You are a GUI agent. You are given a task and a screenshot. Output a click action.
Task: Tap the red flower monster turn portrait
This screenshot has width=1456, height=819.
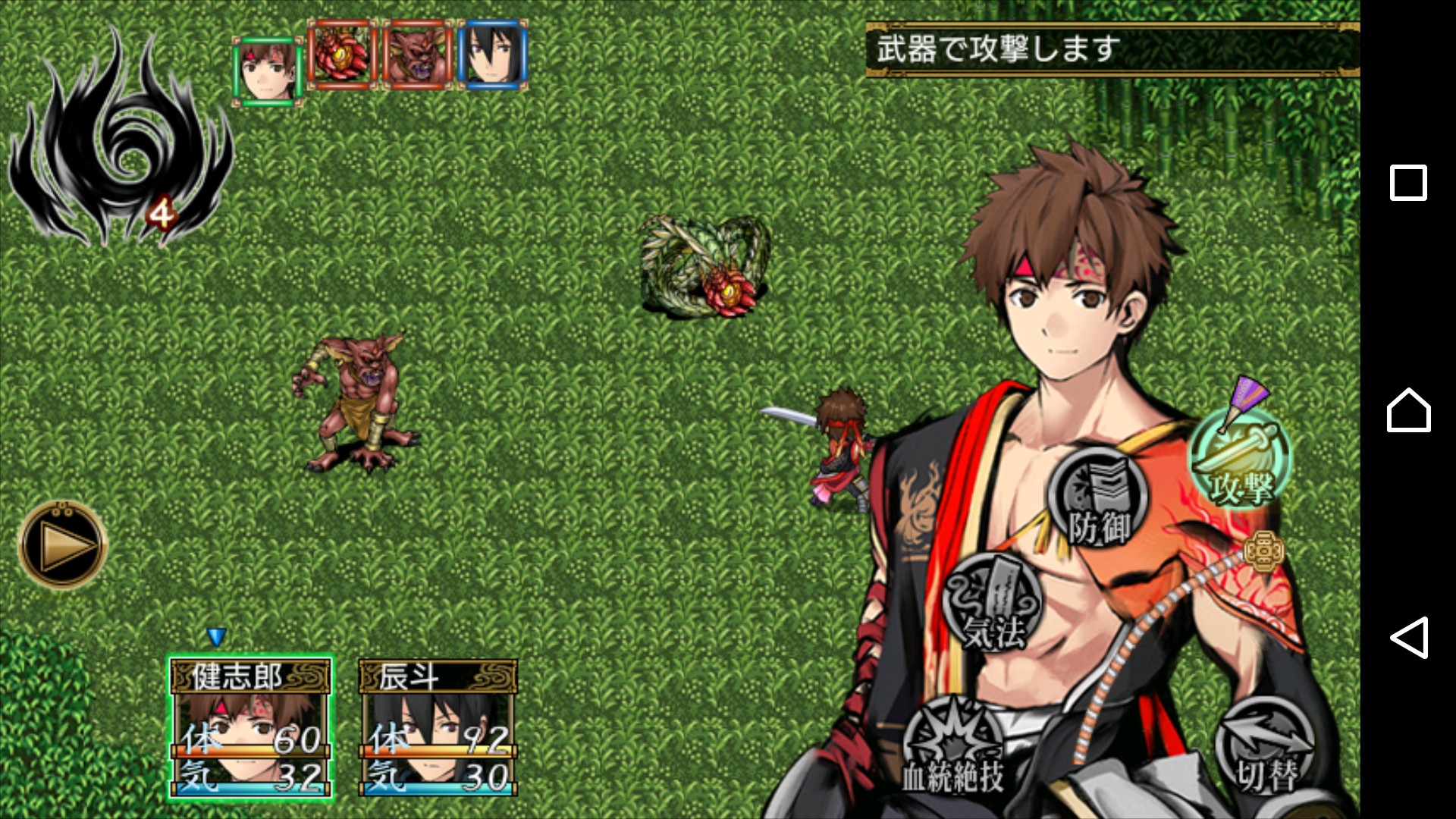coord(342,55)
